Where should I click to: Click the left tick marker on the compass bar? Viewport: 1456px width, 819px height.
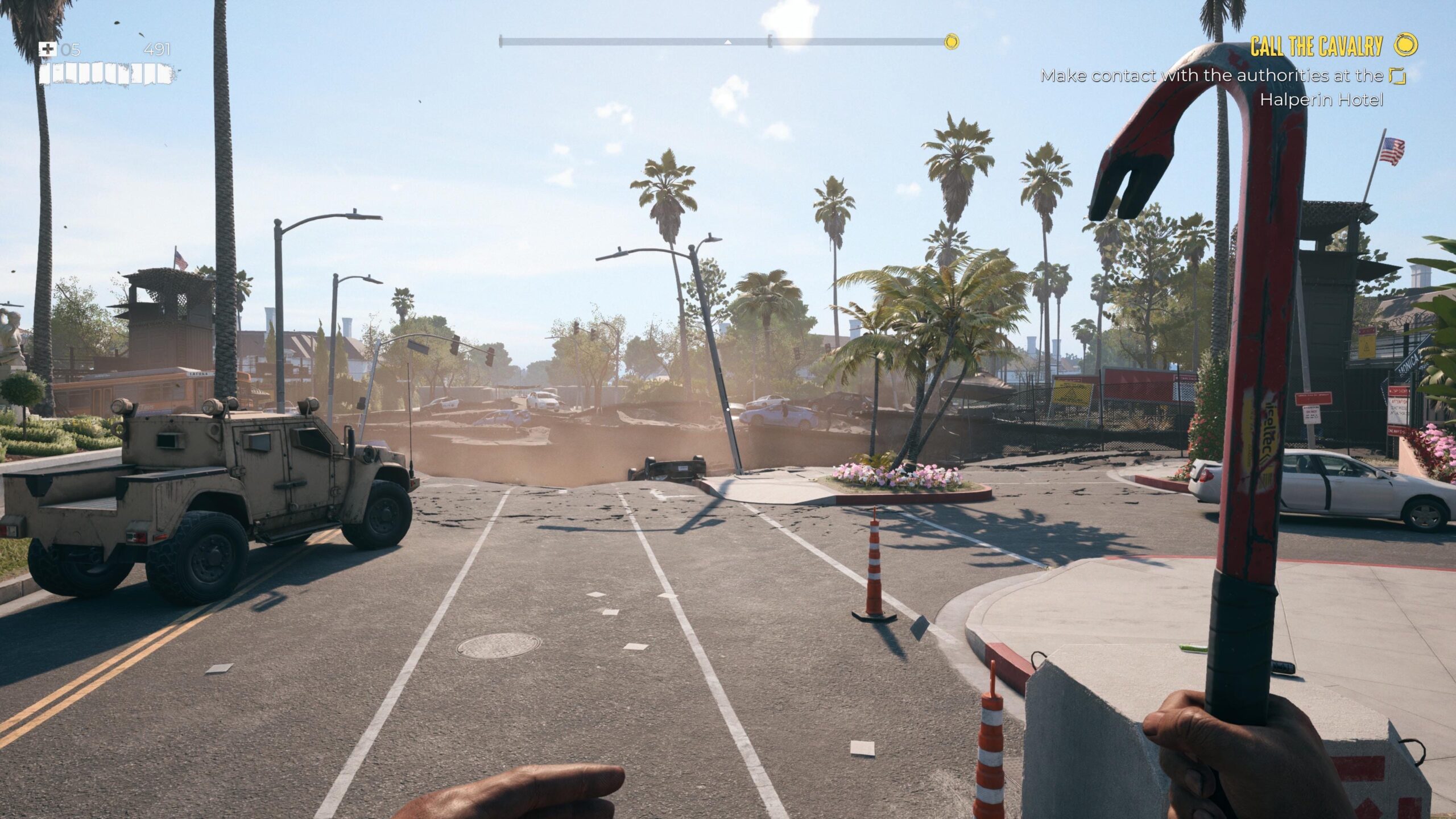[x=502, y=40]
